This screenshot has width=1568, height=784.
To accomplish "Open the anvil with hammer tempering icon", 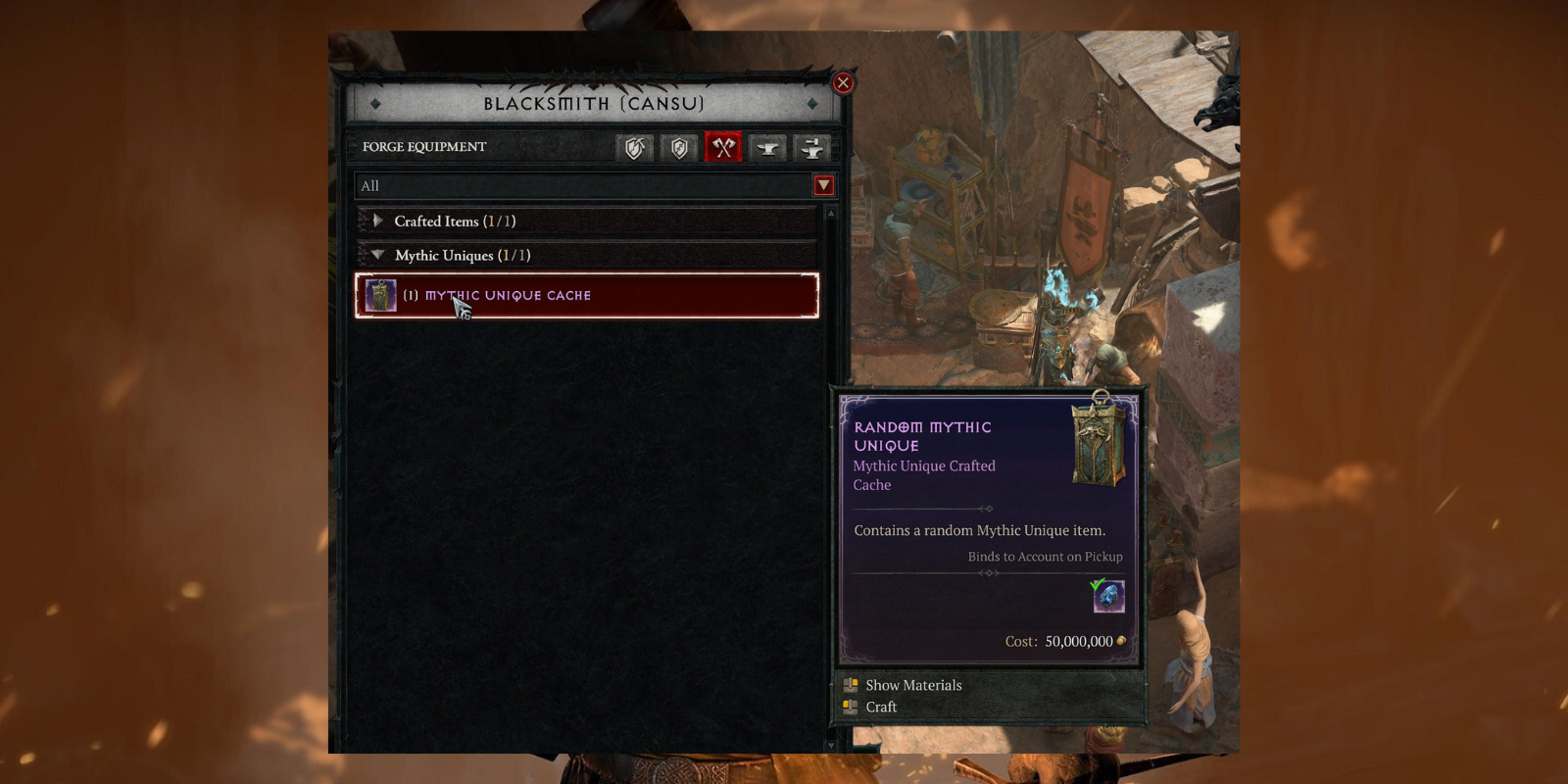I will pyautogui.click(x=811, y=148).
